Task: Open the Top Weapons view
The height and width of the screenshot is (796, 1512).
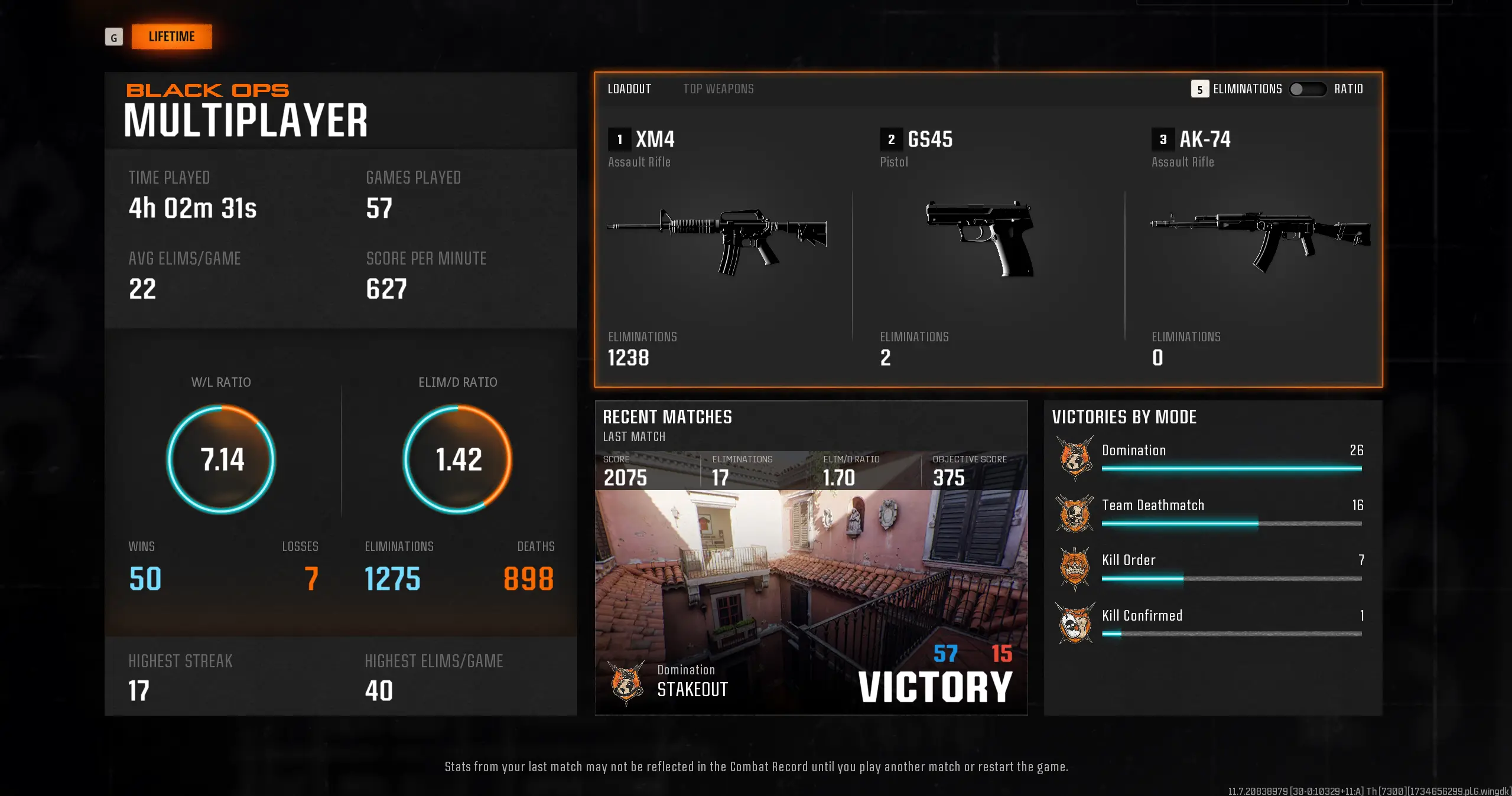Action: tap(718, 89)
